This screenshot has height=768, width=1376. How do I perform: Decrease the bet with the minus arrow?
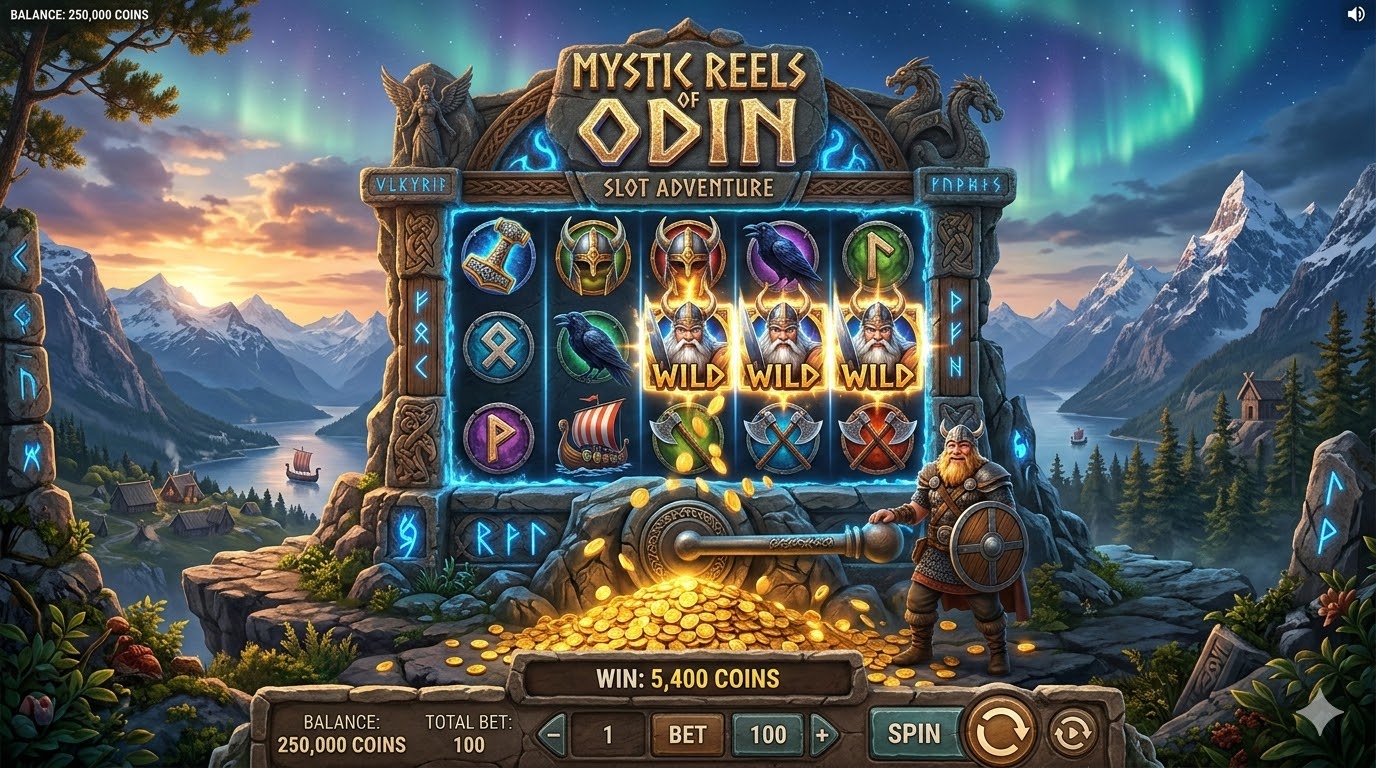coord(553,735)
